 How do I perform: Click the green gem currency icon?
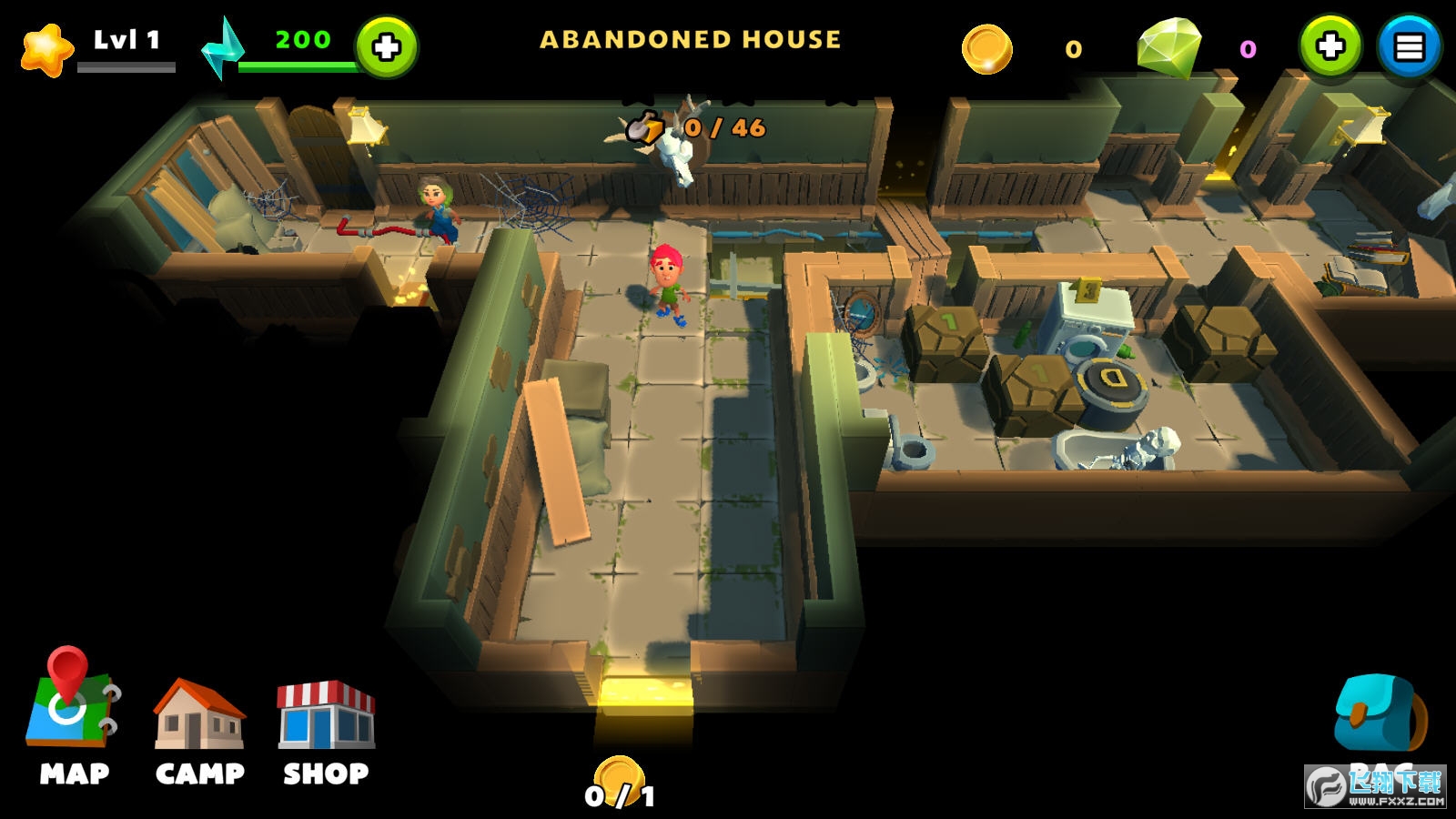1169,47
